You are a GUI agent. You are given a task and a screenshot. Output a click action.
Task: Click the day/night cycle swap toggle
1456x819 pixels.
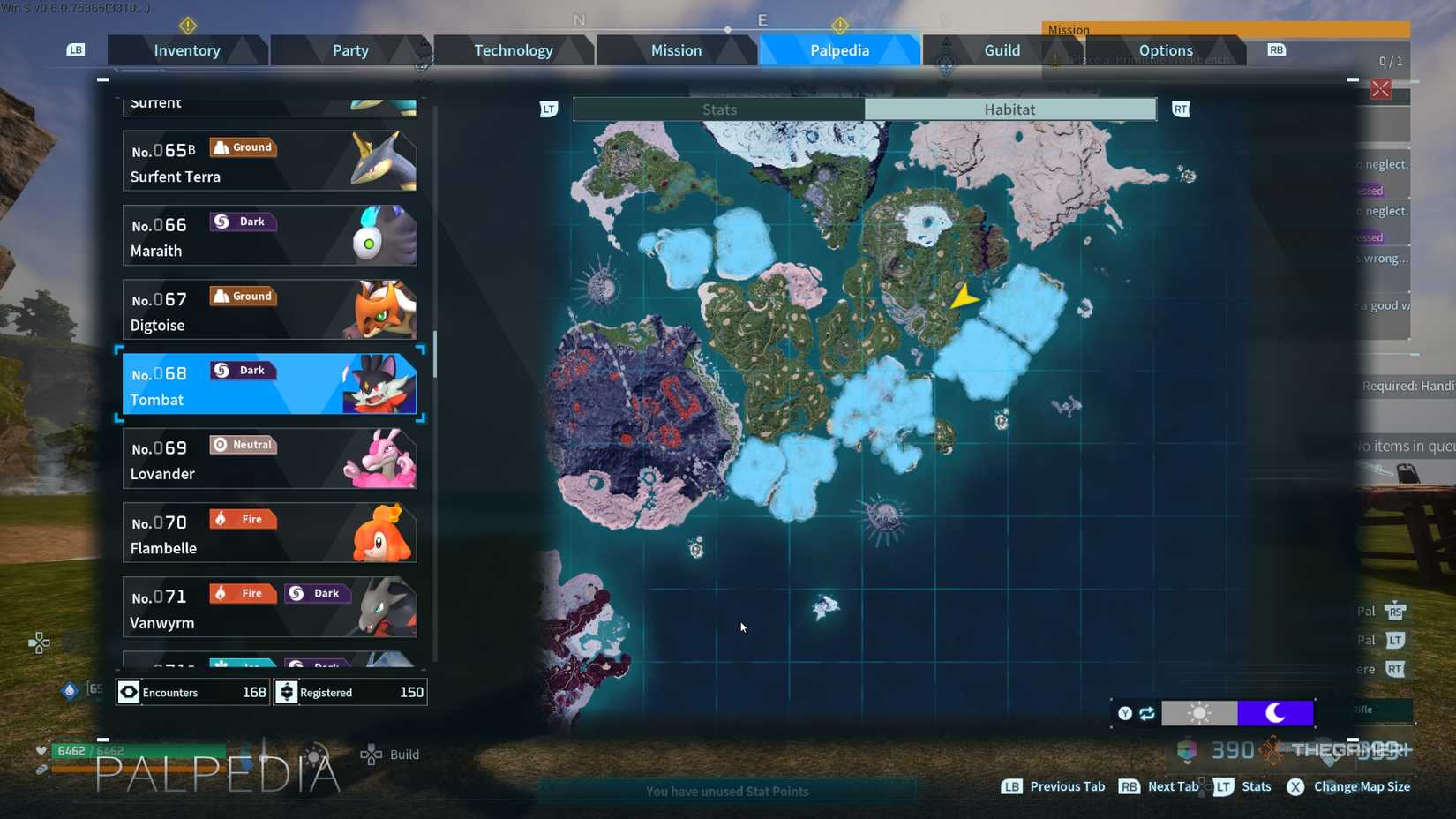point(1145,713)
